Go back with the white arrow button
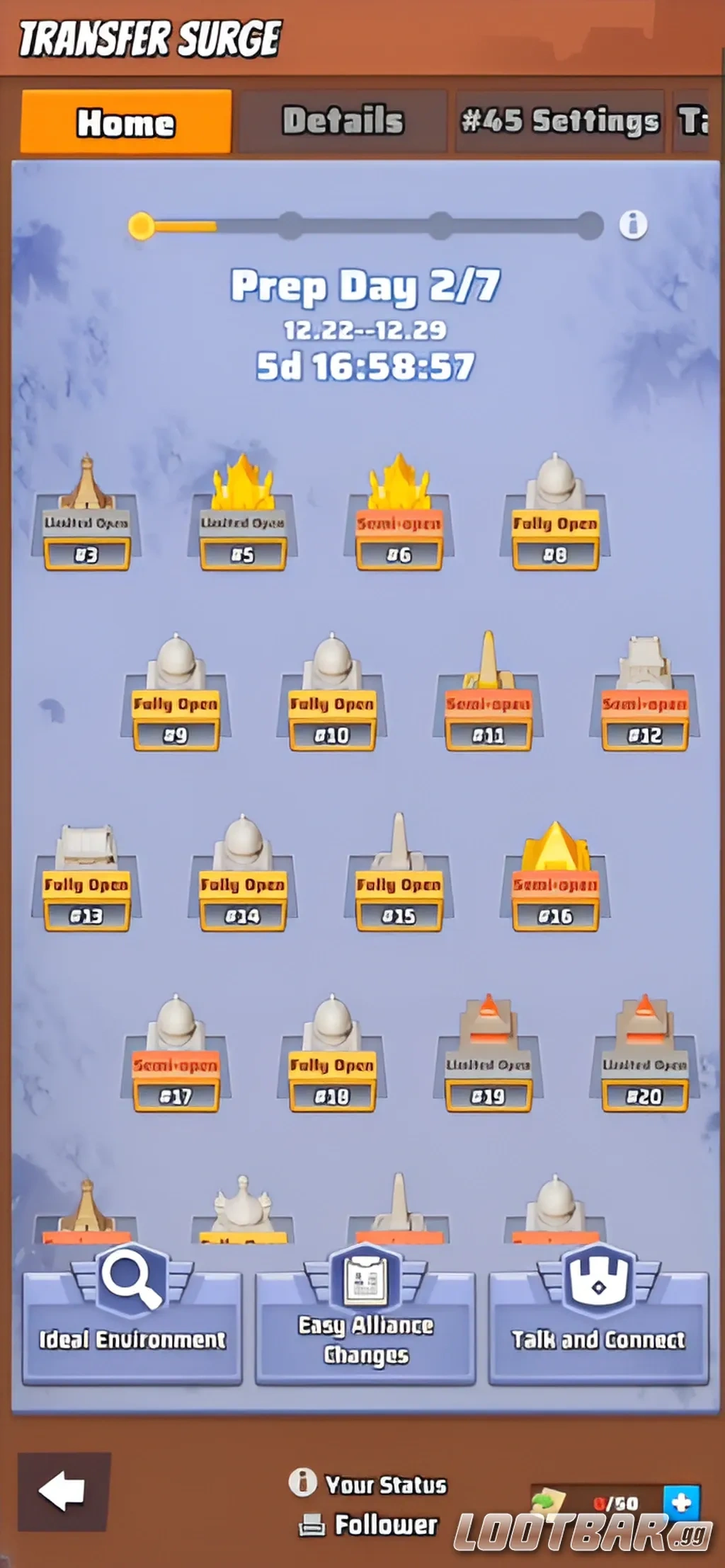 coord(64,1492)
